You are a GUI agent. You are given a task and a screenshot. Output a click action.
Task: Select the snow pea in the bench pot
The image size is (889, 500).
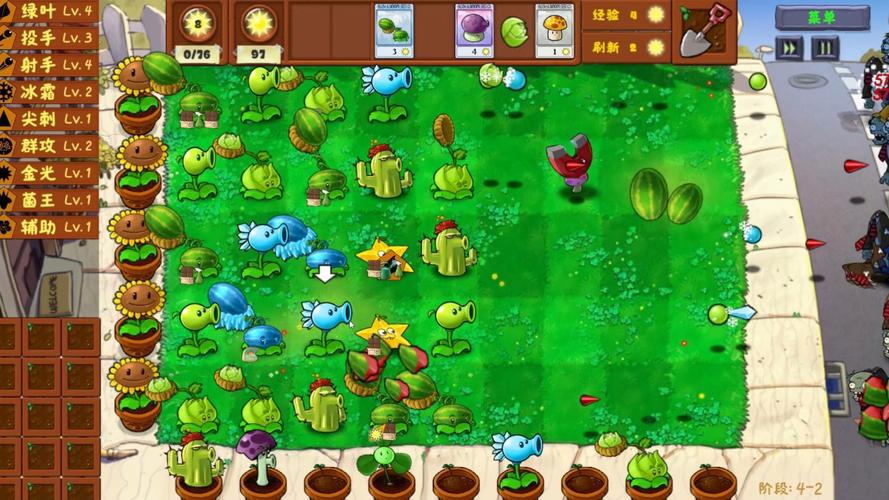(518, 455)
